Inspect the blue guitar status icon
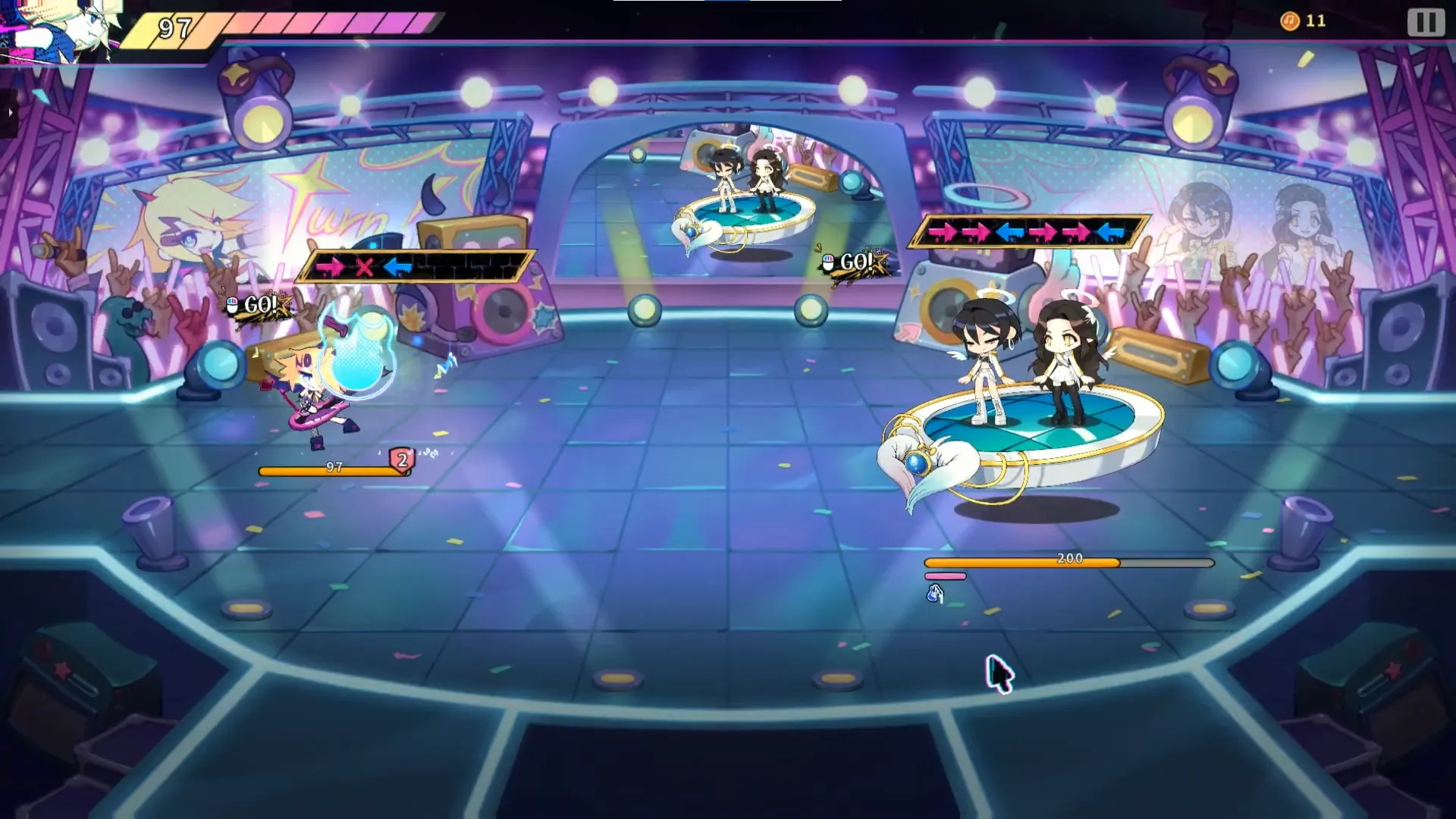Viewport: 1456px width, 819px height. coord(935,594)
